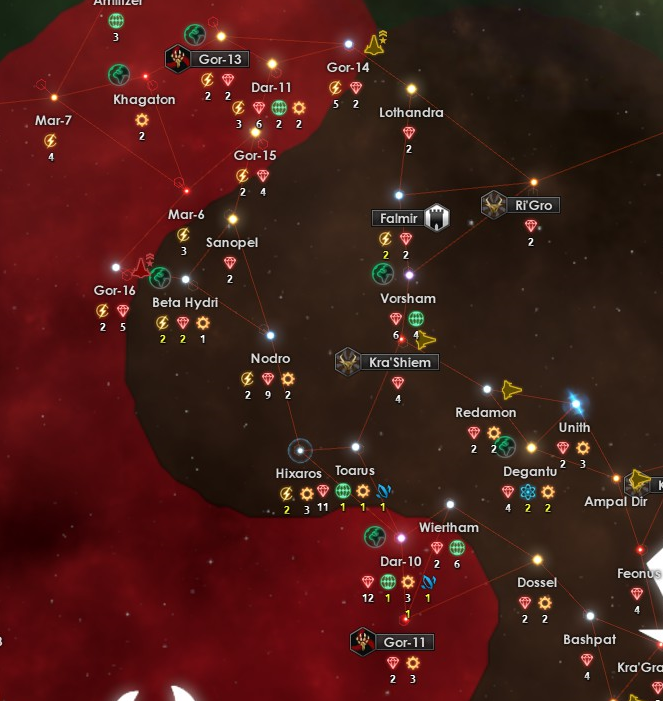Select the Gor-11 system nameplate
The height and width of the screenshot is (701, 663).
(x=404, y=642)
